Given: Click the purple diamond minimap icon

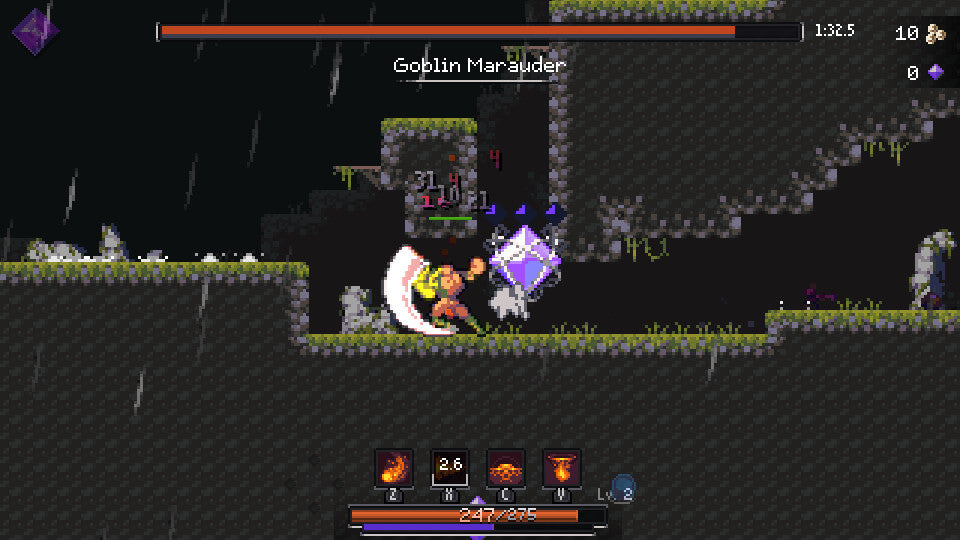Looking at the screenshot, I should point(35,30).
